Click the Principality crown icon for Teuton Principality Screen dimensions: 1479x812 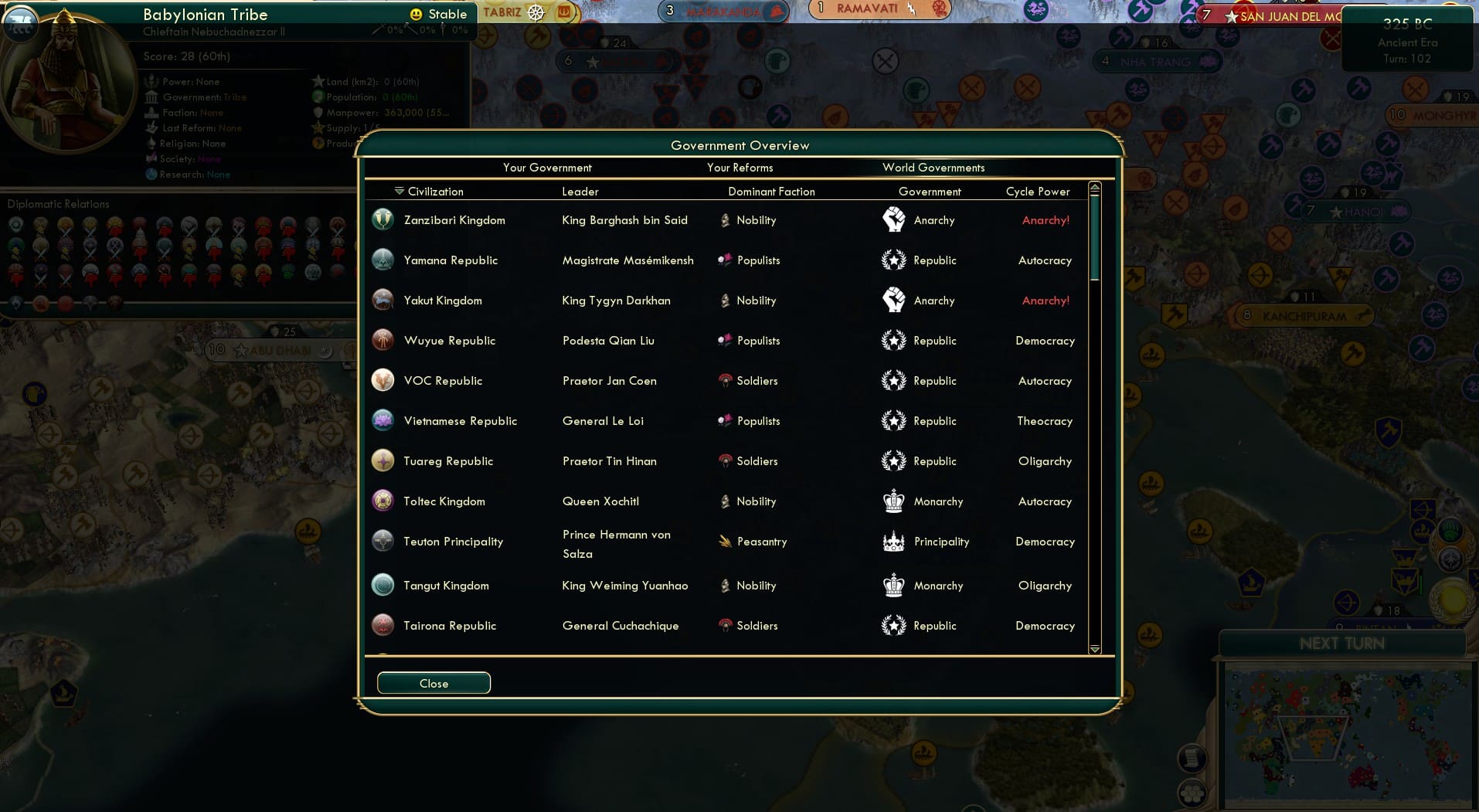(895, 541)
